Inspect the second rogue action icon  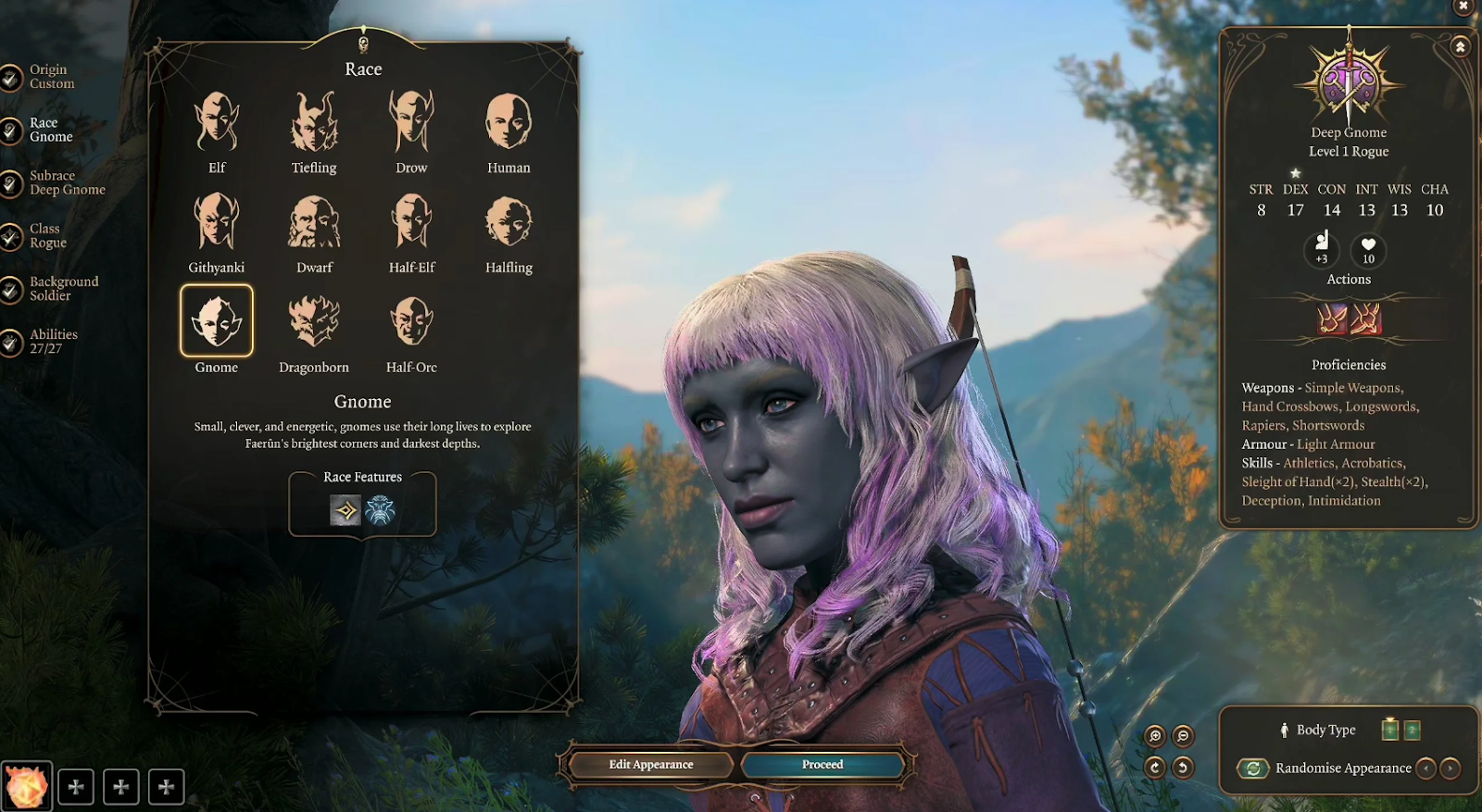pyautogui.click(x=1366, y=319)
